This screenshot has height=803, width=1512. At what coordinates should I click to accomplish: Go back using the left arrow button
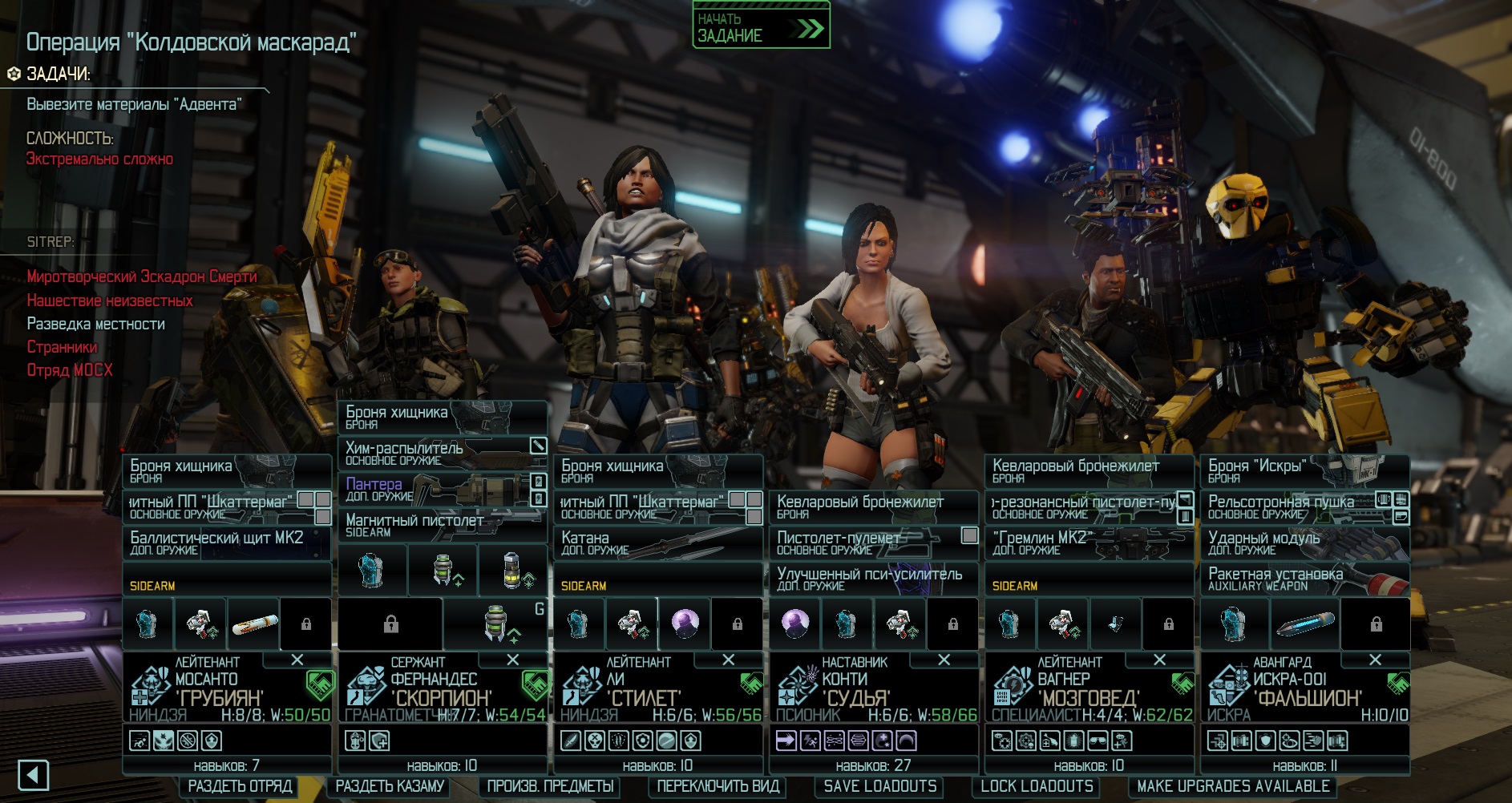33,775
